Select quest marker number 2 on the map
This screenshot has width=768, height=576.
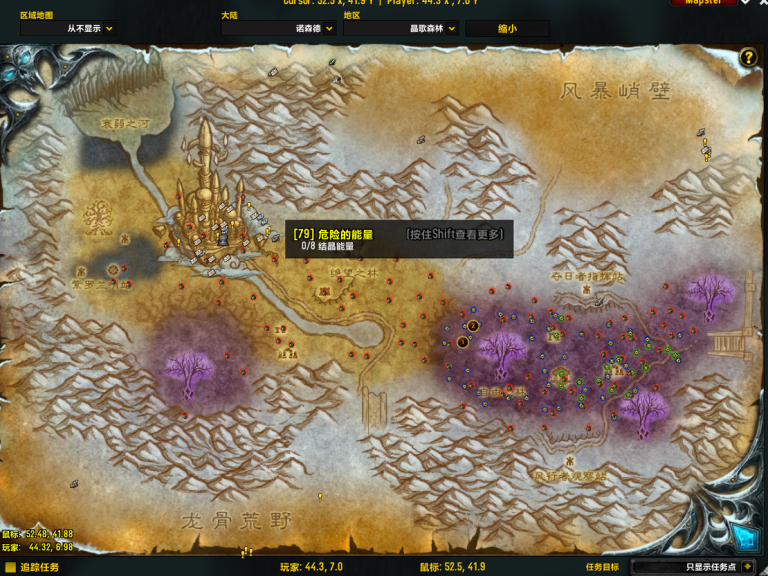[x=473, y=325]
